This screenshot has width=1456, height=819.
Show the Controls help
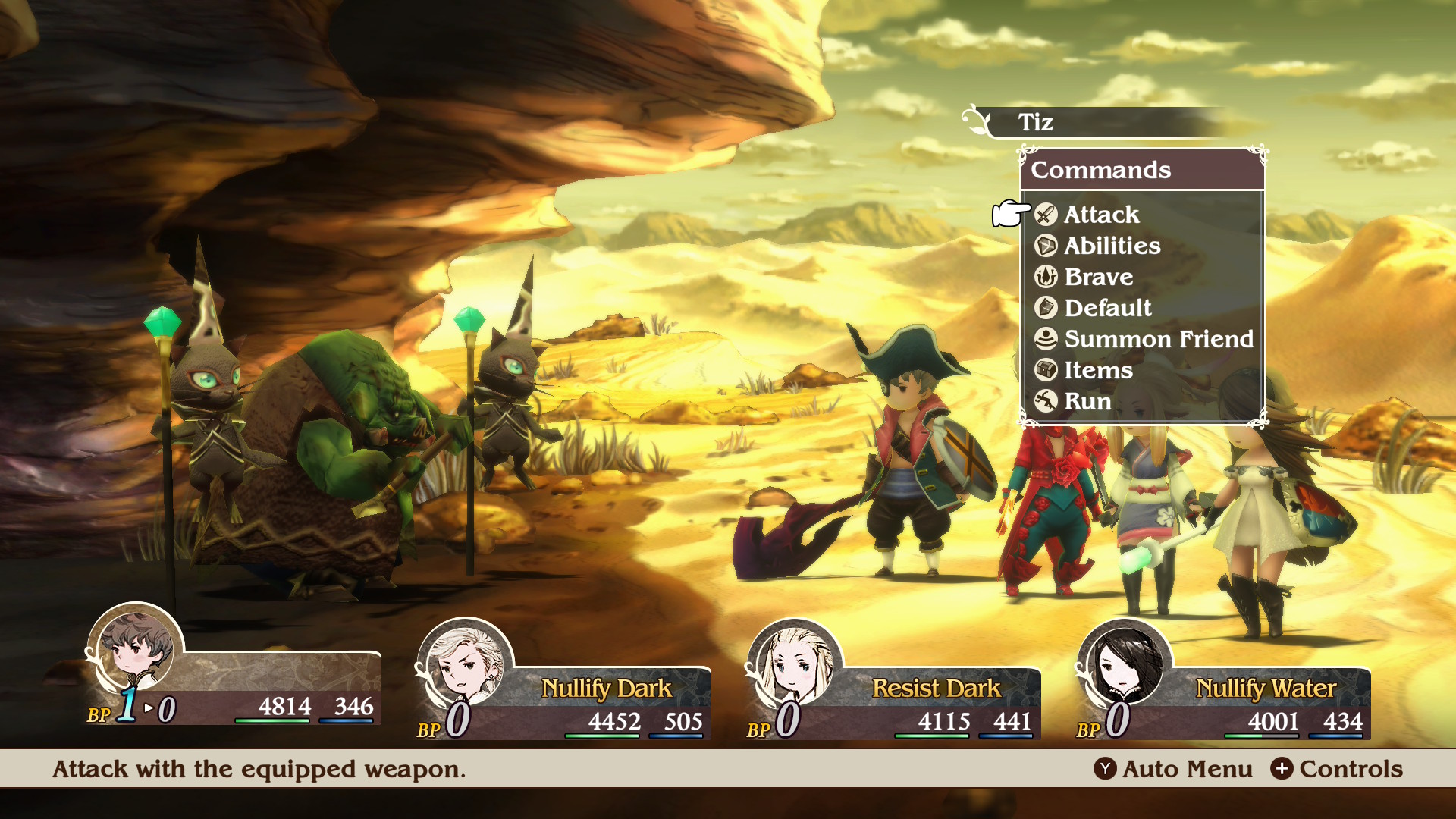pyautogui.click(x=1337, y=769)
